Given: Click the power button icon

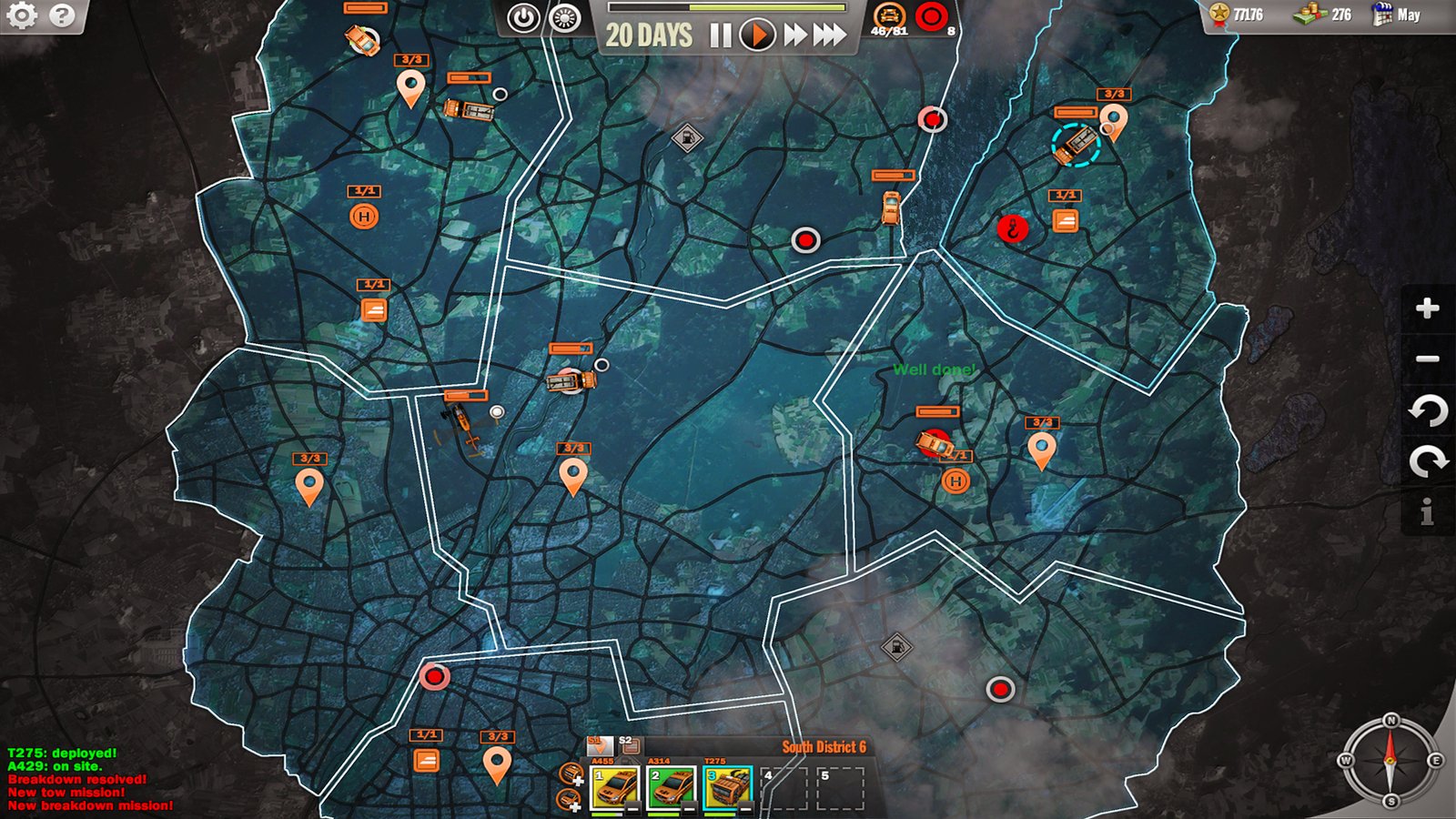Looking at the screenshot, I should point(523,18).
